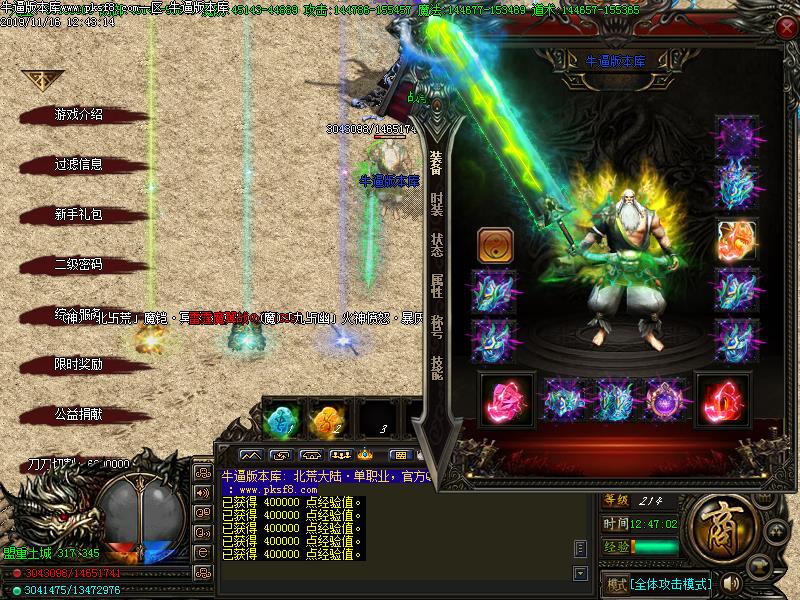Switch to the 时装 fashion tab
This screenshot has height=600, width=800.
tap(436, 205)
